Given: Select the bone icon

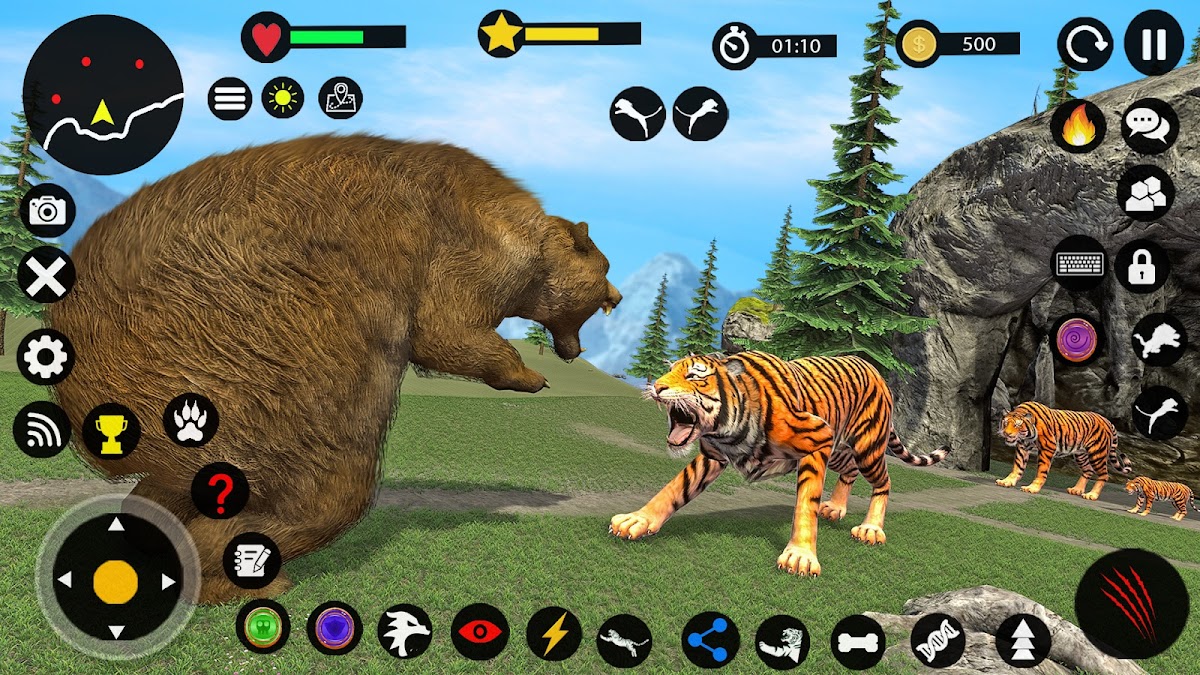Looking at the screenshot, I should click(x=858, y=641).
